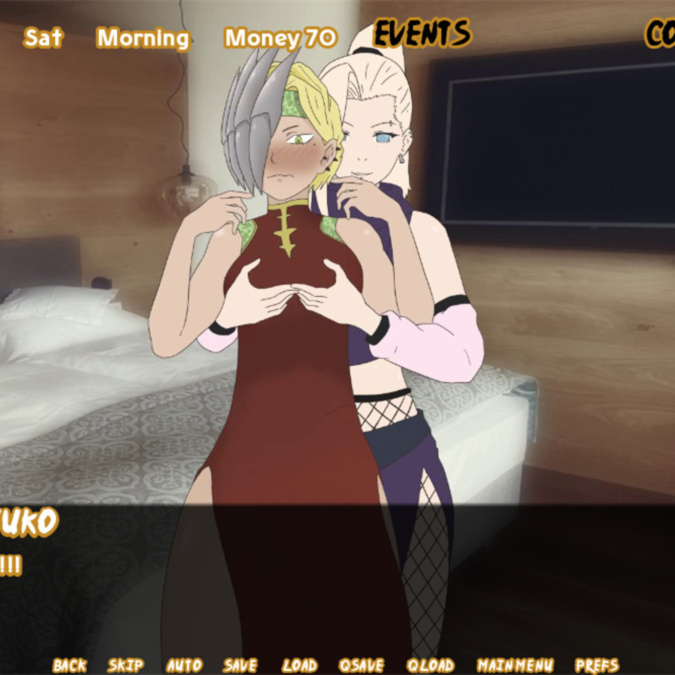Open the Load screen
This screenshot has width=675, height=675.
point(299,665)
